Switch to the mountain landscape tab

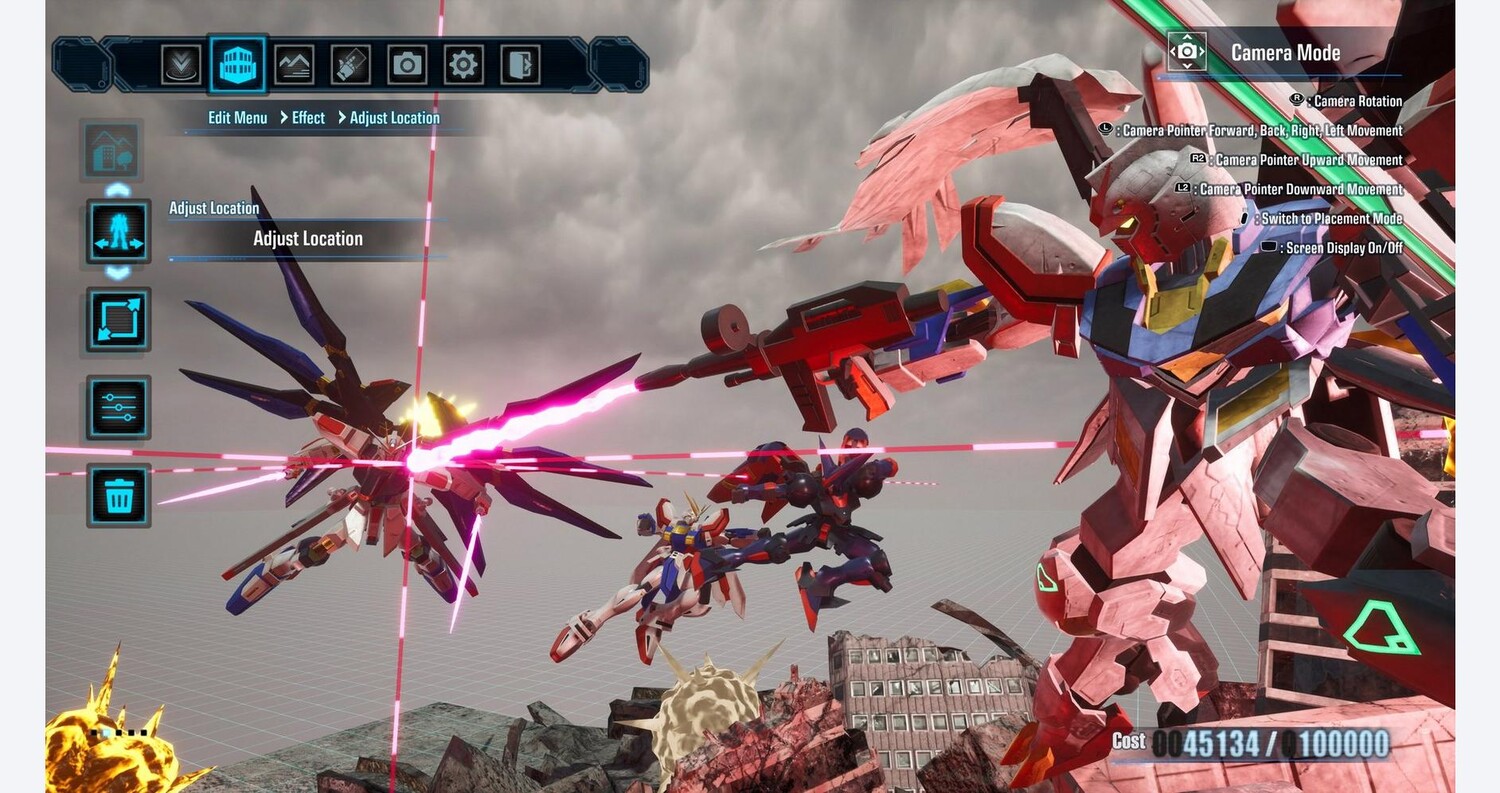pos(294,65)
